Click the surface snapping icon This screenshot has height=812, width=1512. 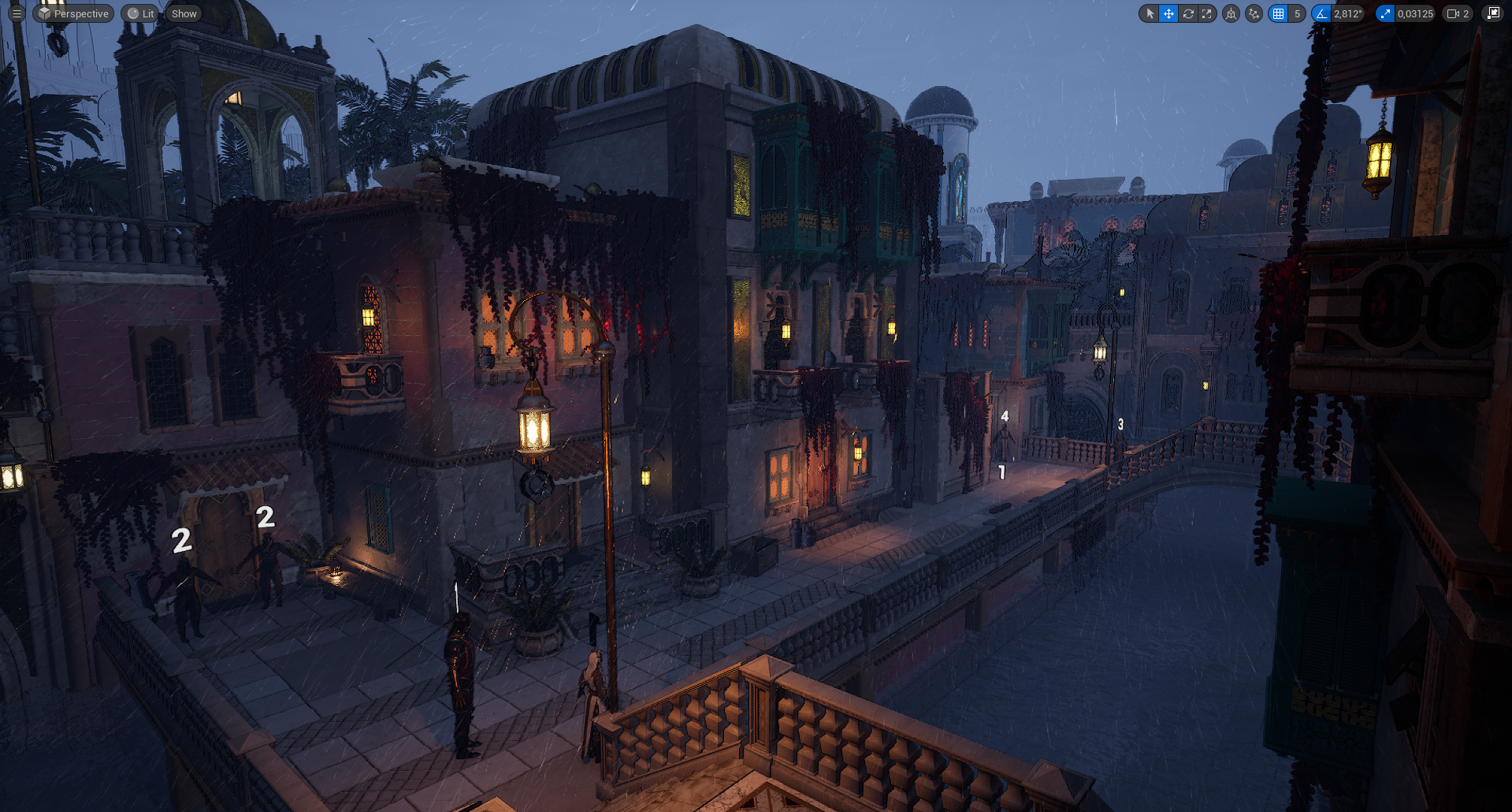1254,13
